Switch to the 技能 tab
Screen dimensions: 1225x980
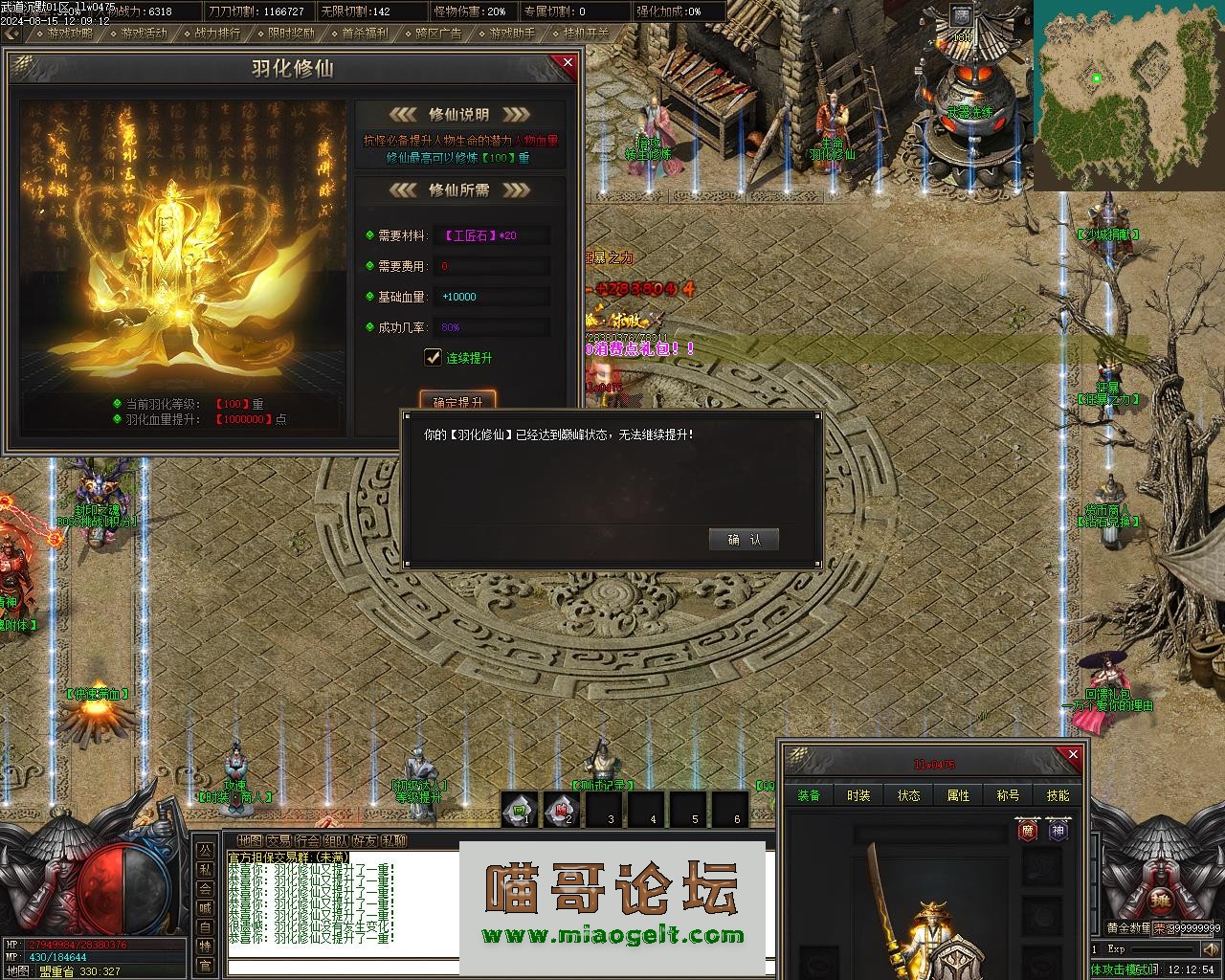(x=1058, y=795)
